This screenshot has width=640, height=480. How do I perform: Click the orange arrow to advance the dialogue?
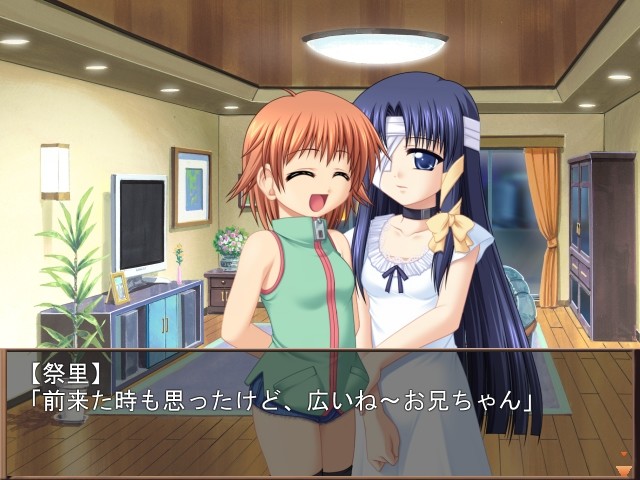pyautogui.click(x=624, y=468)
